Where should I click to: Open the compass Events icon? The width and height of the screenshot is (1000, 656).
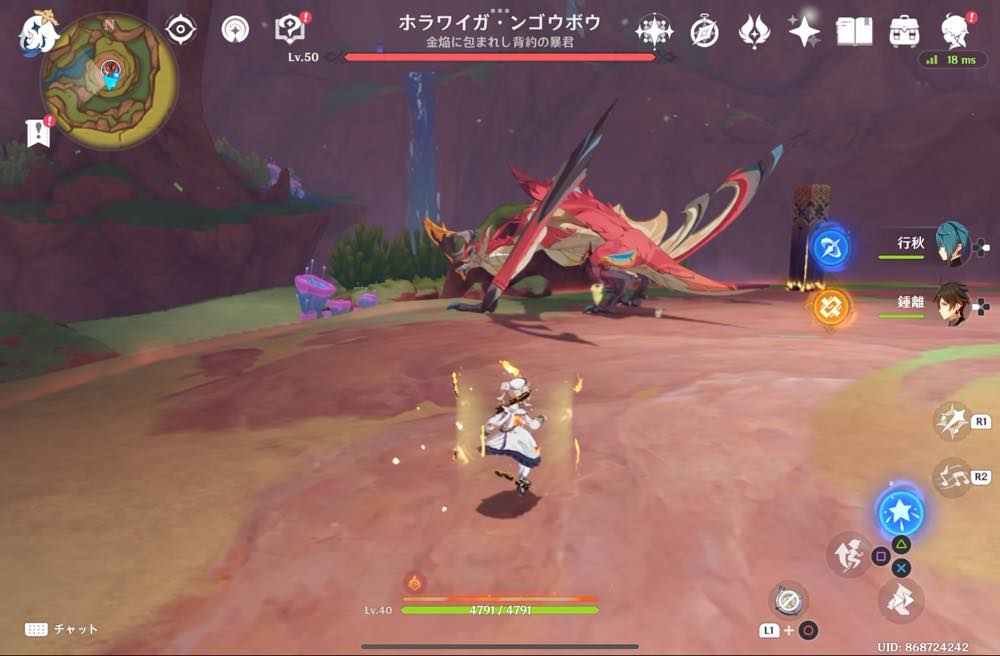pyautogui.click(x=704, y=32)
